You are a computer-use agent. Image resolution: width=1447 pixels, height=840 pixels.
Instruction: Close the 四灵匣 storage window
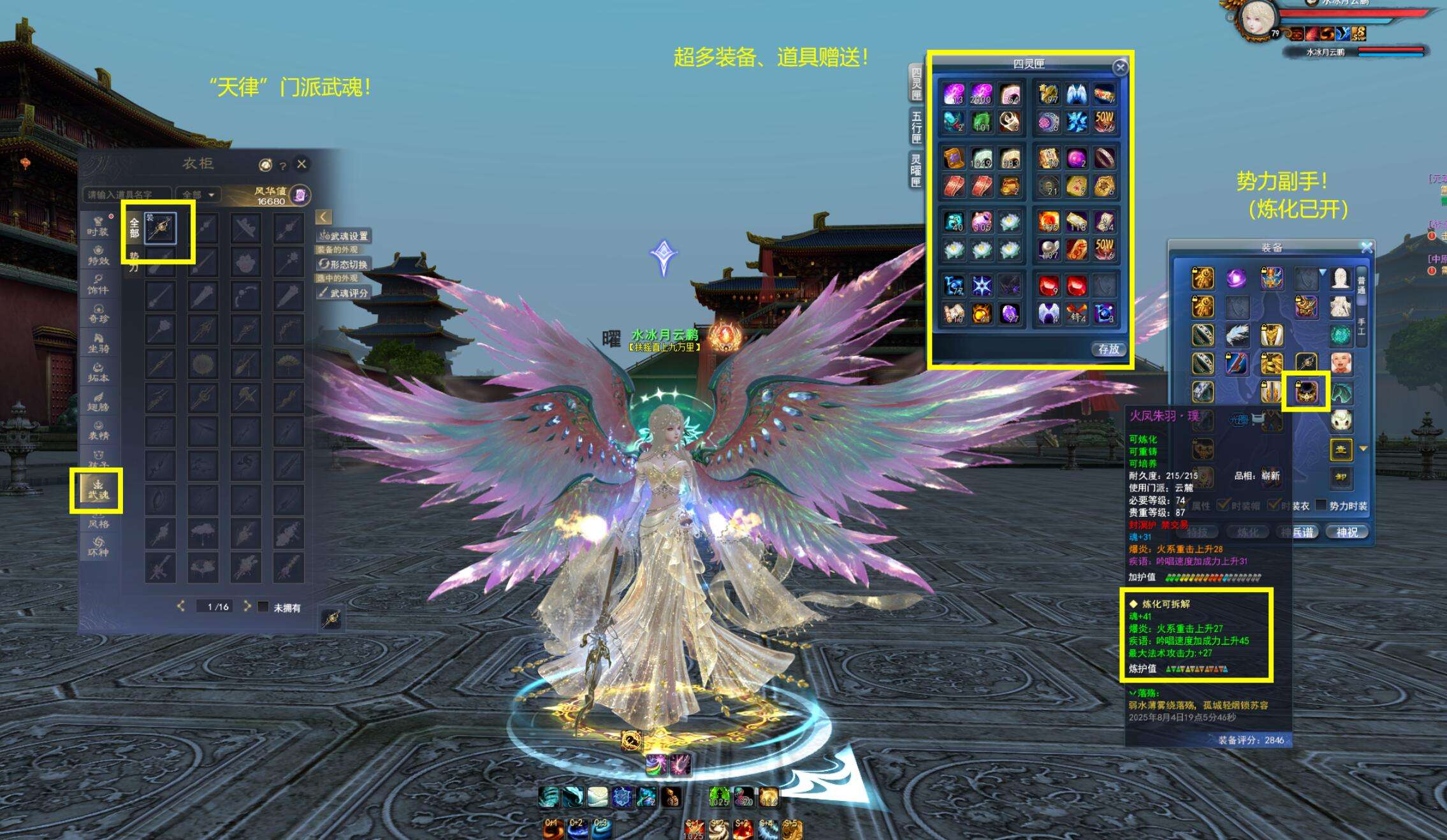tap(1120, 68)
